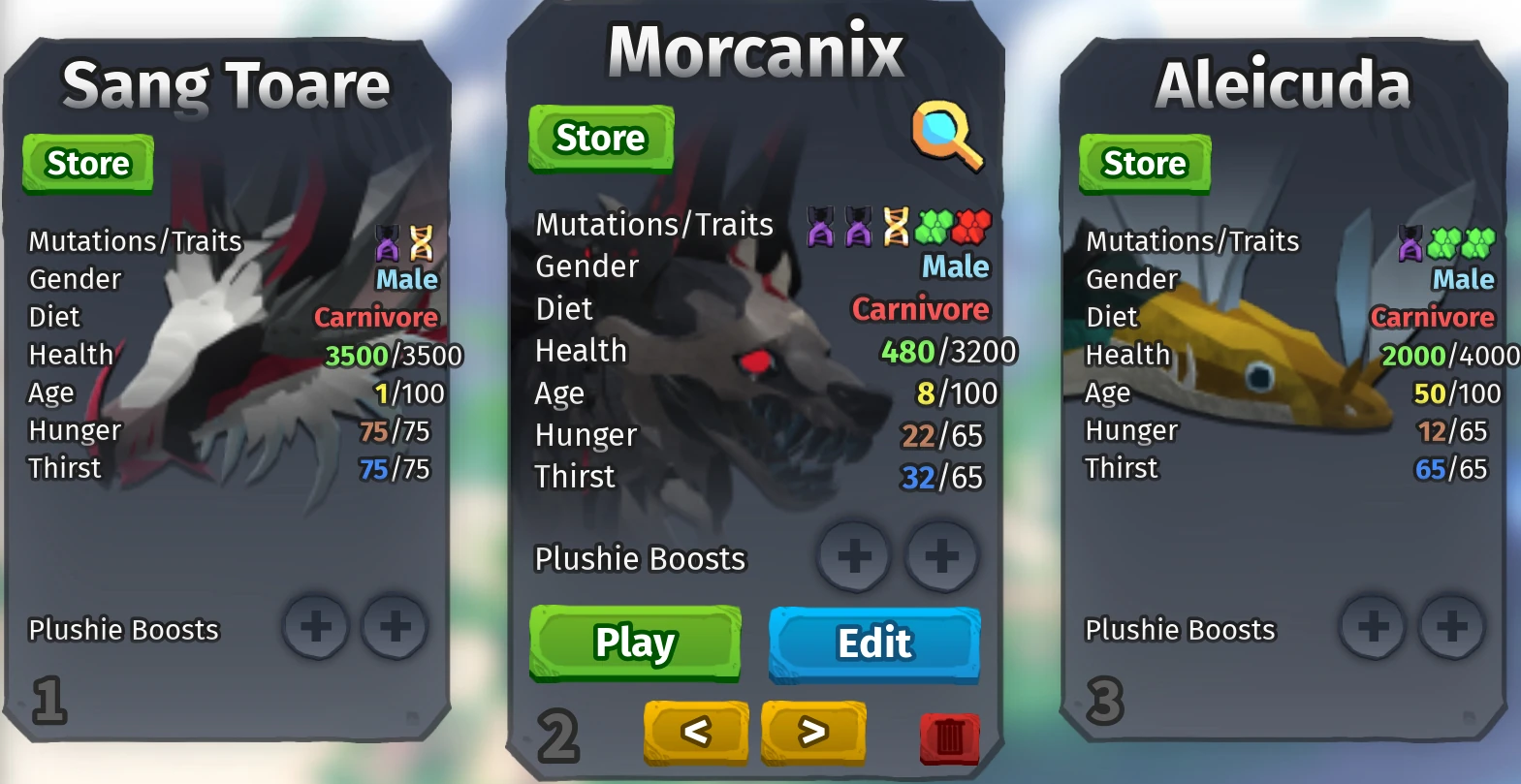Open the Store for Aleicuda
Image resolution: width=1521 pixels, height=784 pixels.
click(x=1144, y=163)
